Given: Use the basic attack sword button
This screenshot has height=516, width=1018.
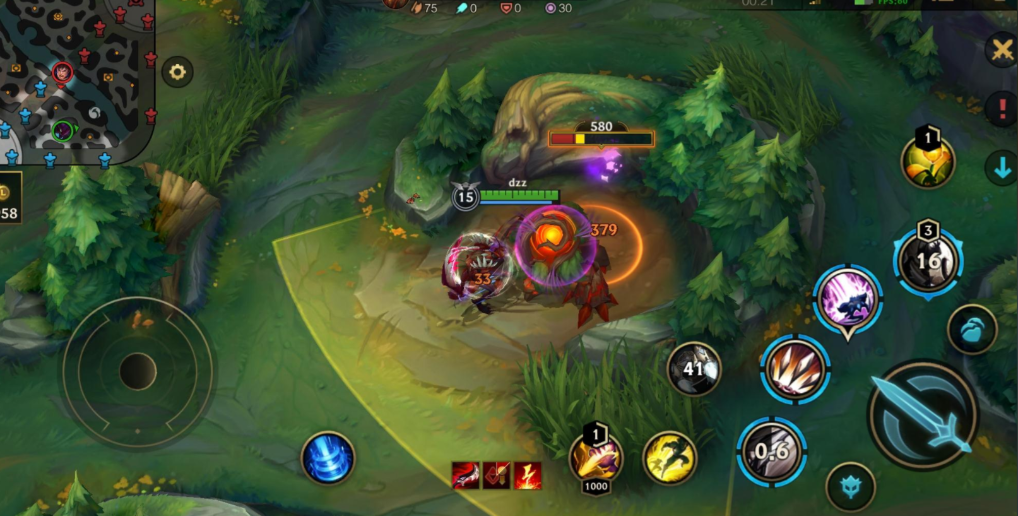Looking at the screenshot, I should click(922, 414).
